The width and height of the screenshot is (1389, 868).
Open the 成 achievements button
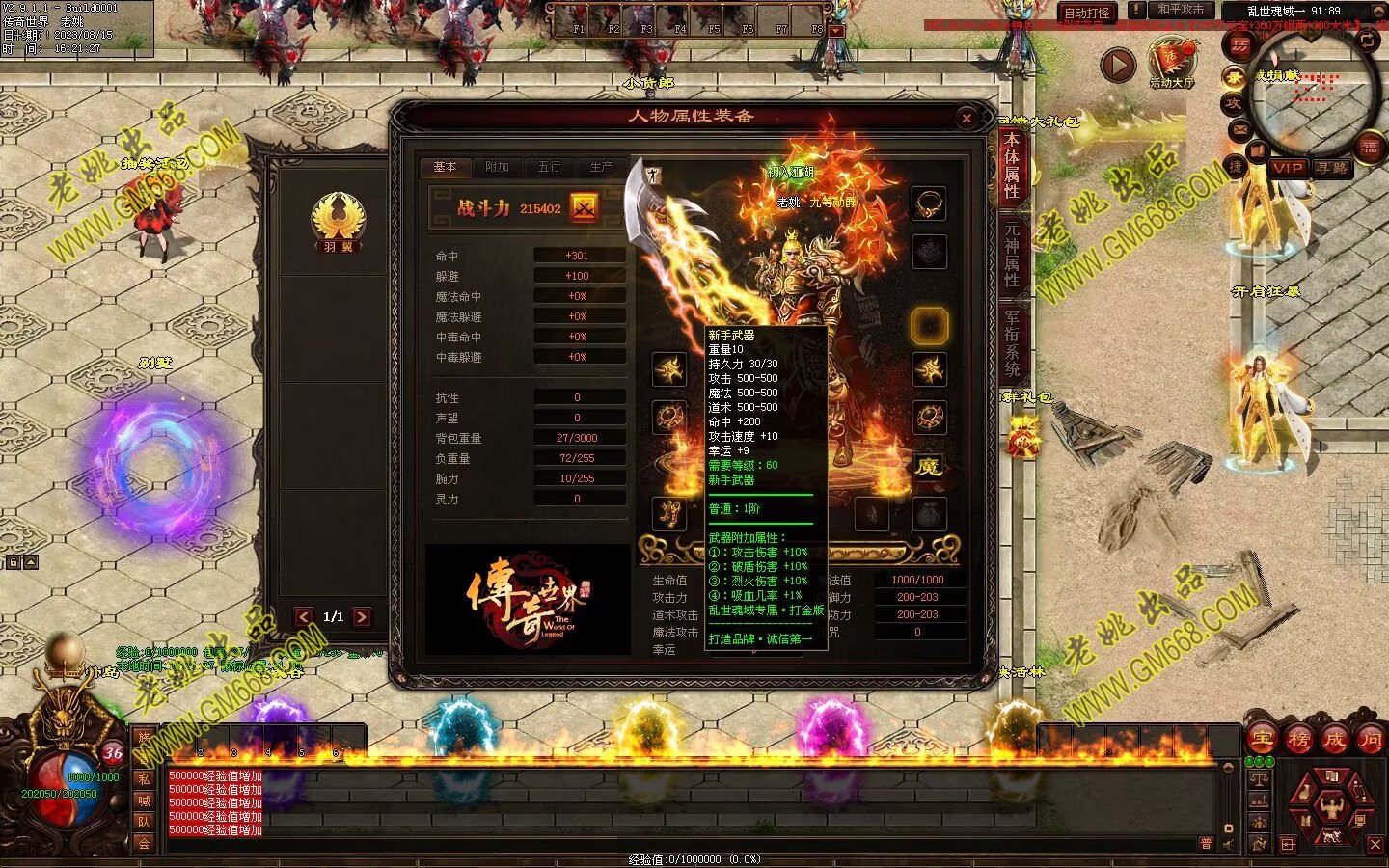(x=1334, y=740)
